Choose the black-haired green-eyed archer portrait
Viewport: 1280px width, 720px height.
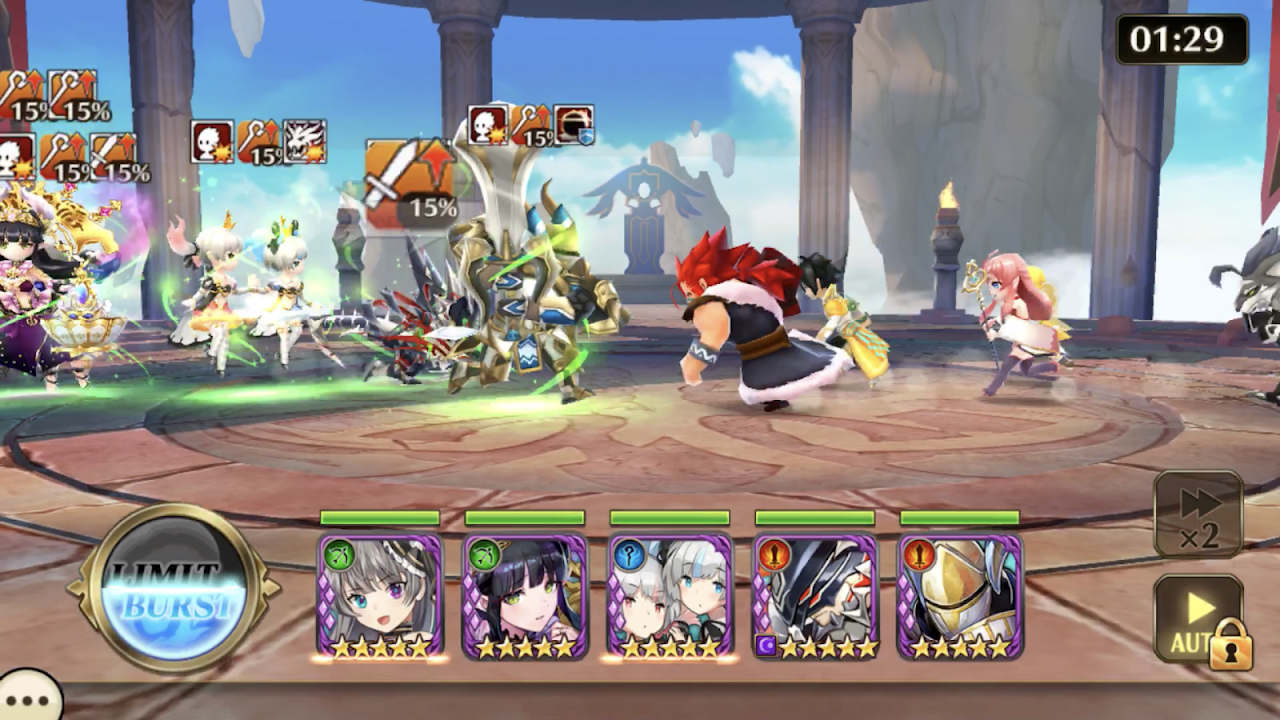[x=525, y=596]
